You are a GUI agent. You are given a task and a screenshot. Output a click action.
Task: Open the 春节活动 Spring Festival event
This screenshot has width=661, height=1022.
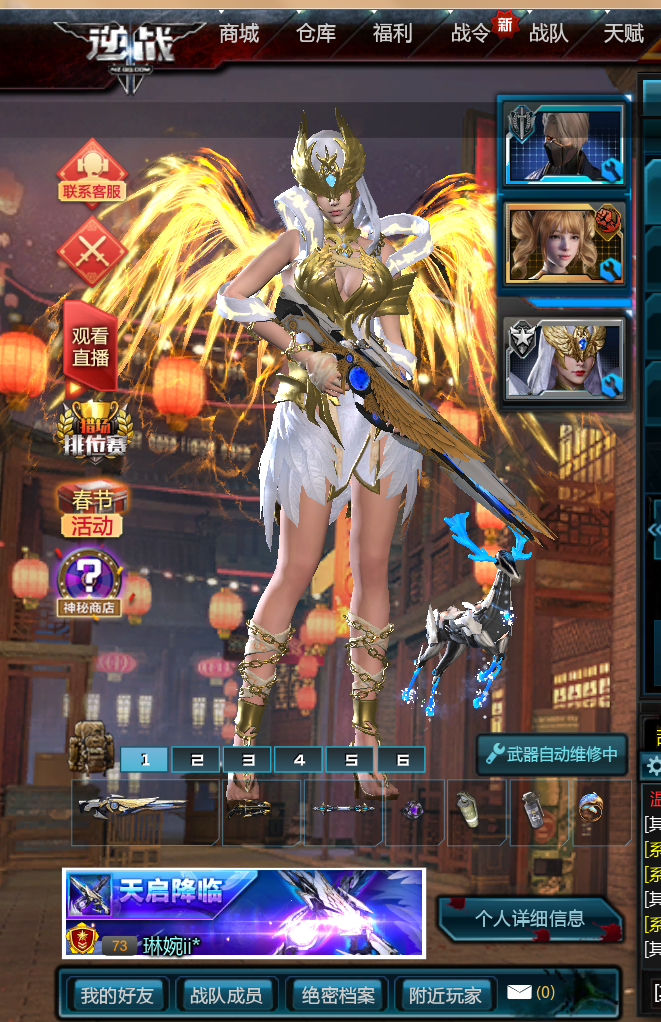[x=92, y=512]
